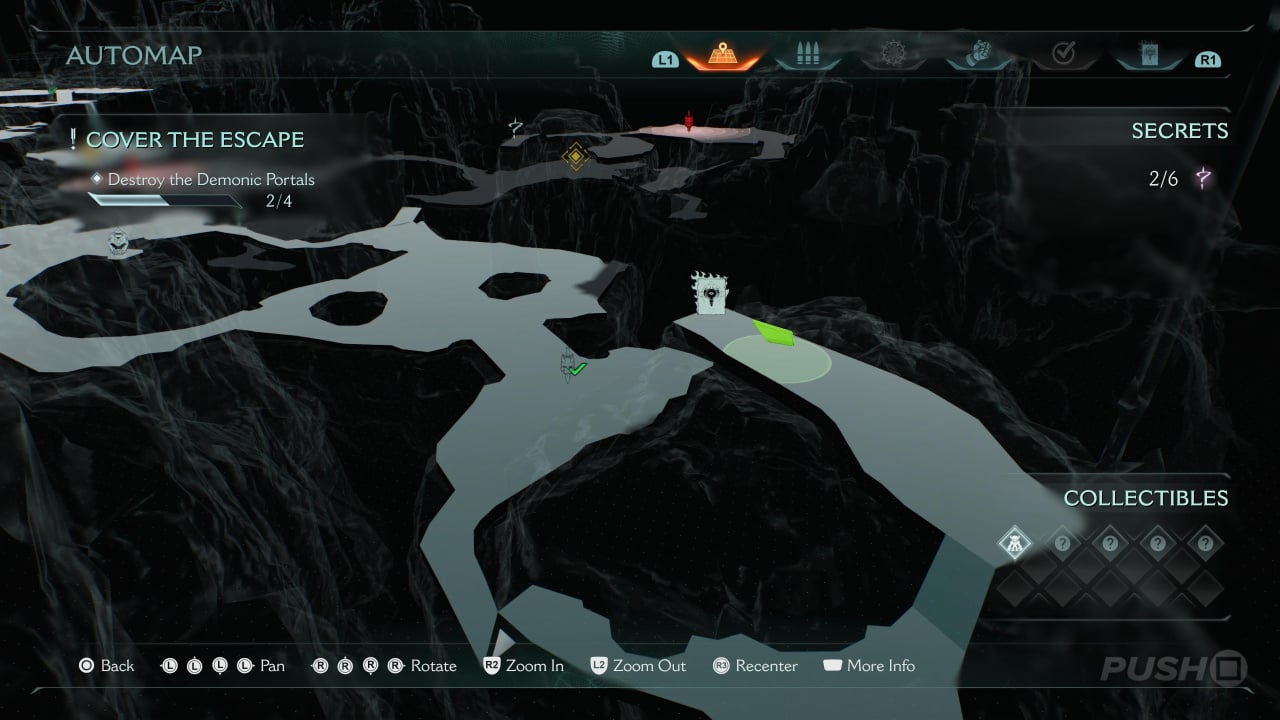Switch to the gauntlet fist tab
This screenshot has width=1280, height=720.
click(979, 55)
